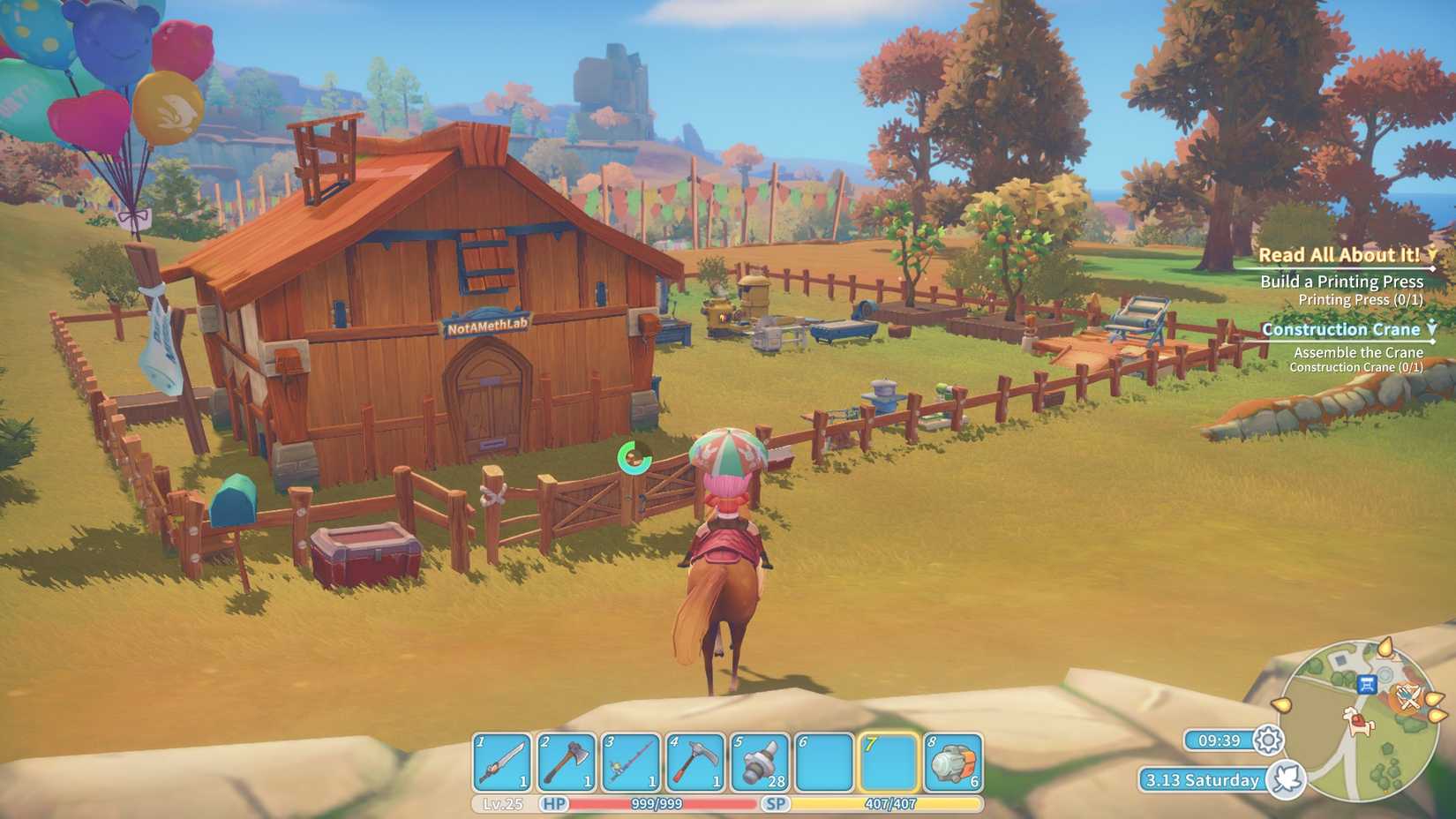Screen dimensions: 1456x819
Task: Click the crossed utensils icon on the minimap
Action: coord(1408,697)
